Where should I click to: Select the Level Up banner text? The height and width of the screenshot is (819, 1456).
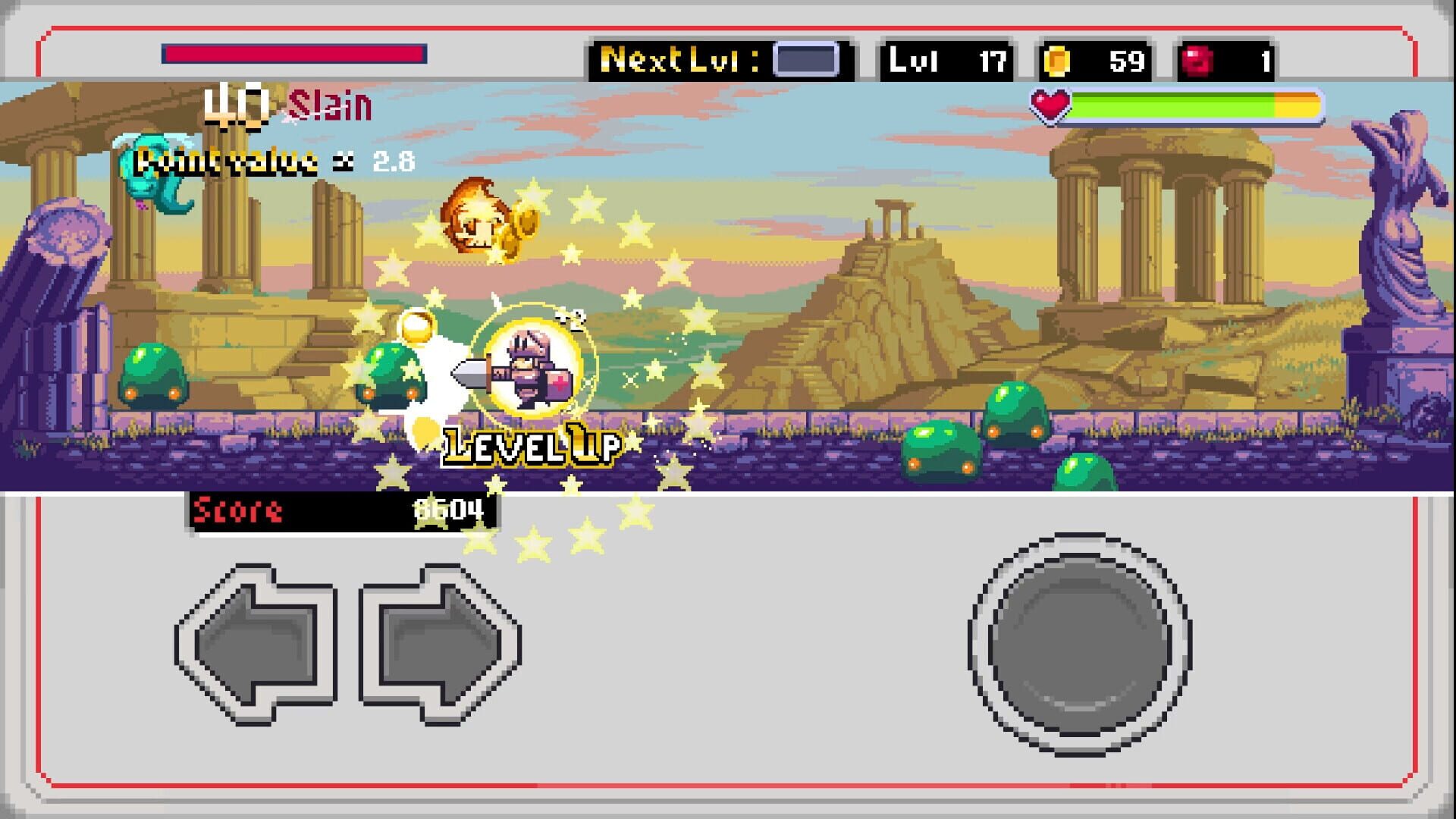(x=531, y=445)
